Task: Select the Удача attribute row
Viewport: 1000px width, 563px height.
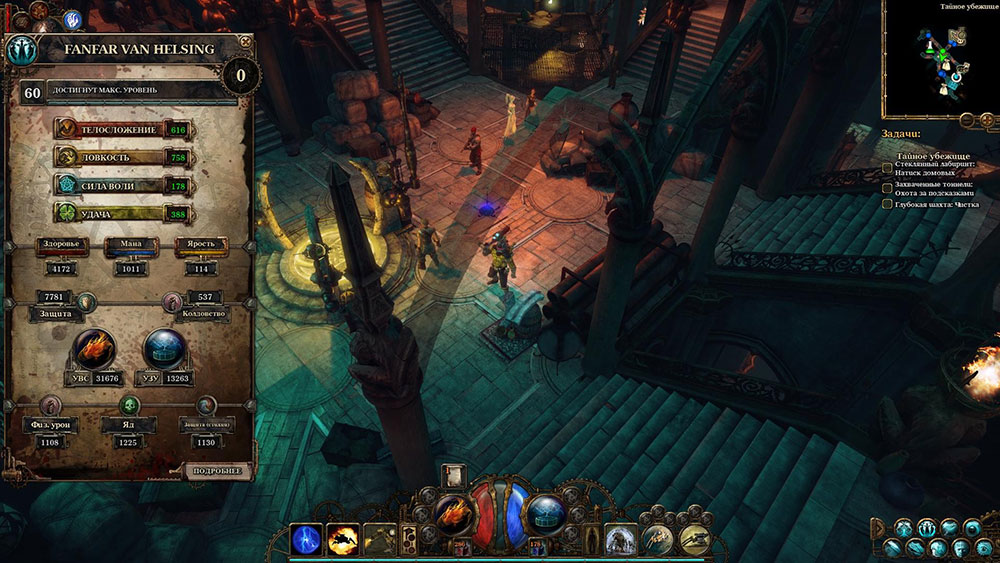Action: coord(122,214)
